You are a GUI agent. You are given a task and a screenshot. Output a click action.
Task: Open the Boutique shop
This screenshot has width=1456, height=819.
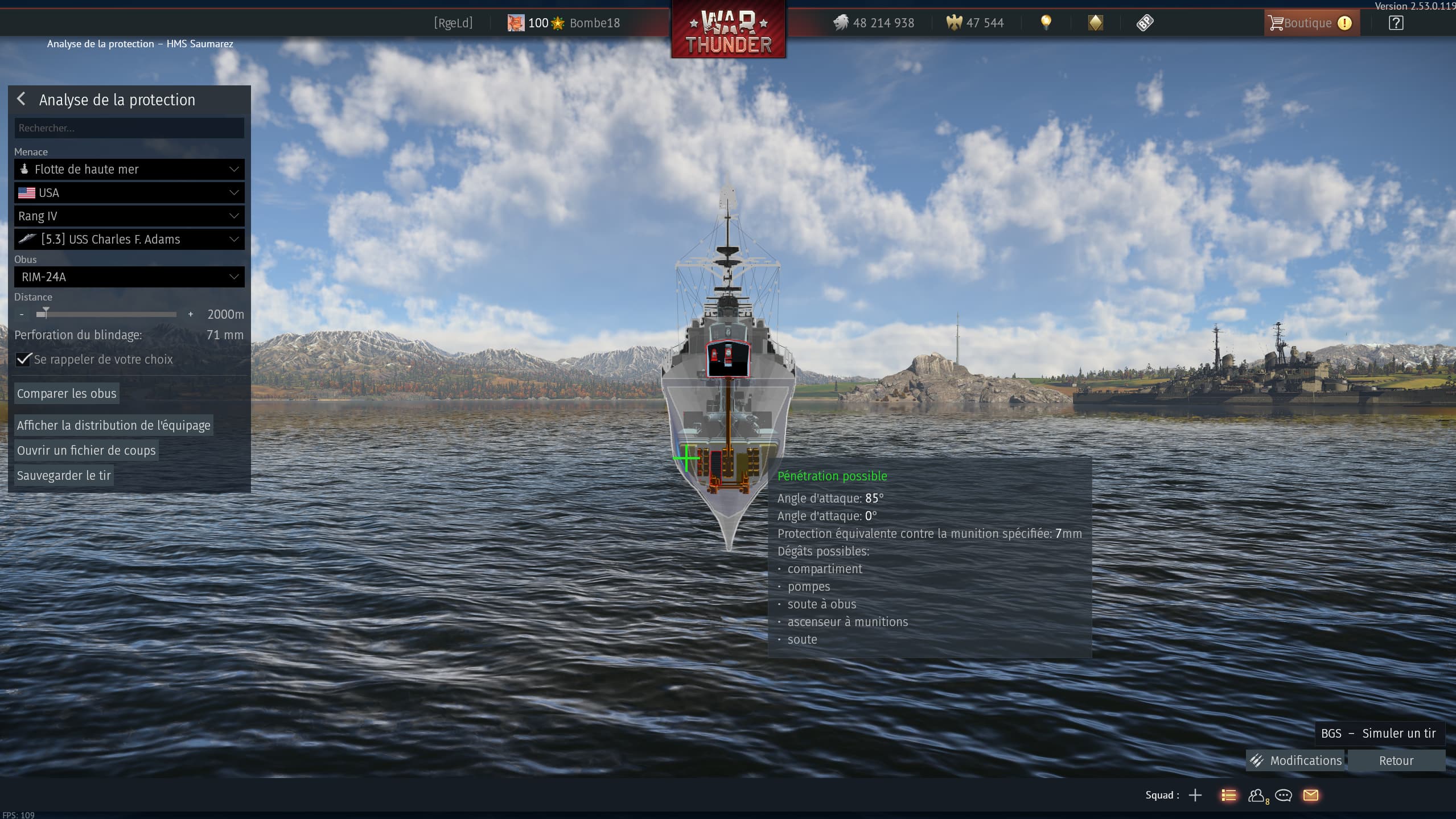(x=1308, y=23)
